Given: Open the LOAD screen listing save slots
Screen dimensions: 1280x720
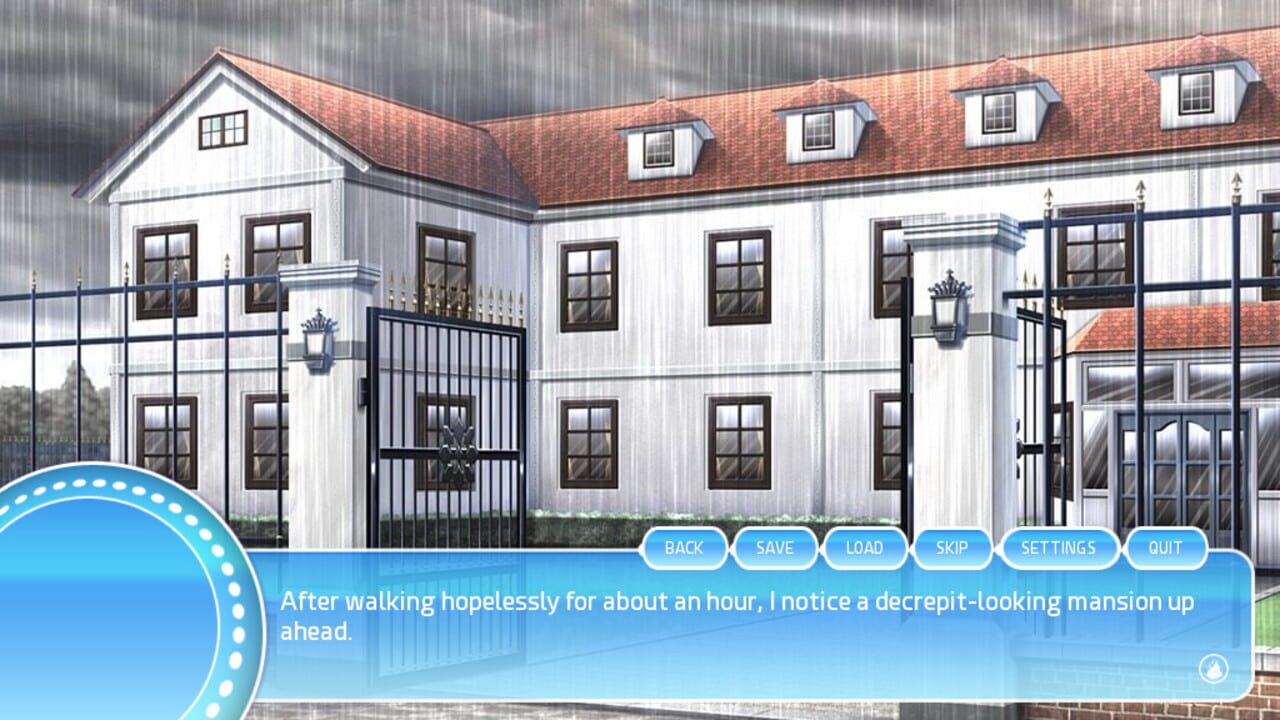Looking at the screenshot, I should coord(865,548).
